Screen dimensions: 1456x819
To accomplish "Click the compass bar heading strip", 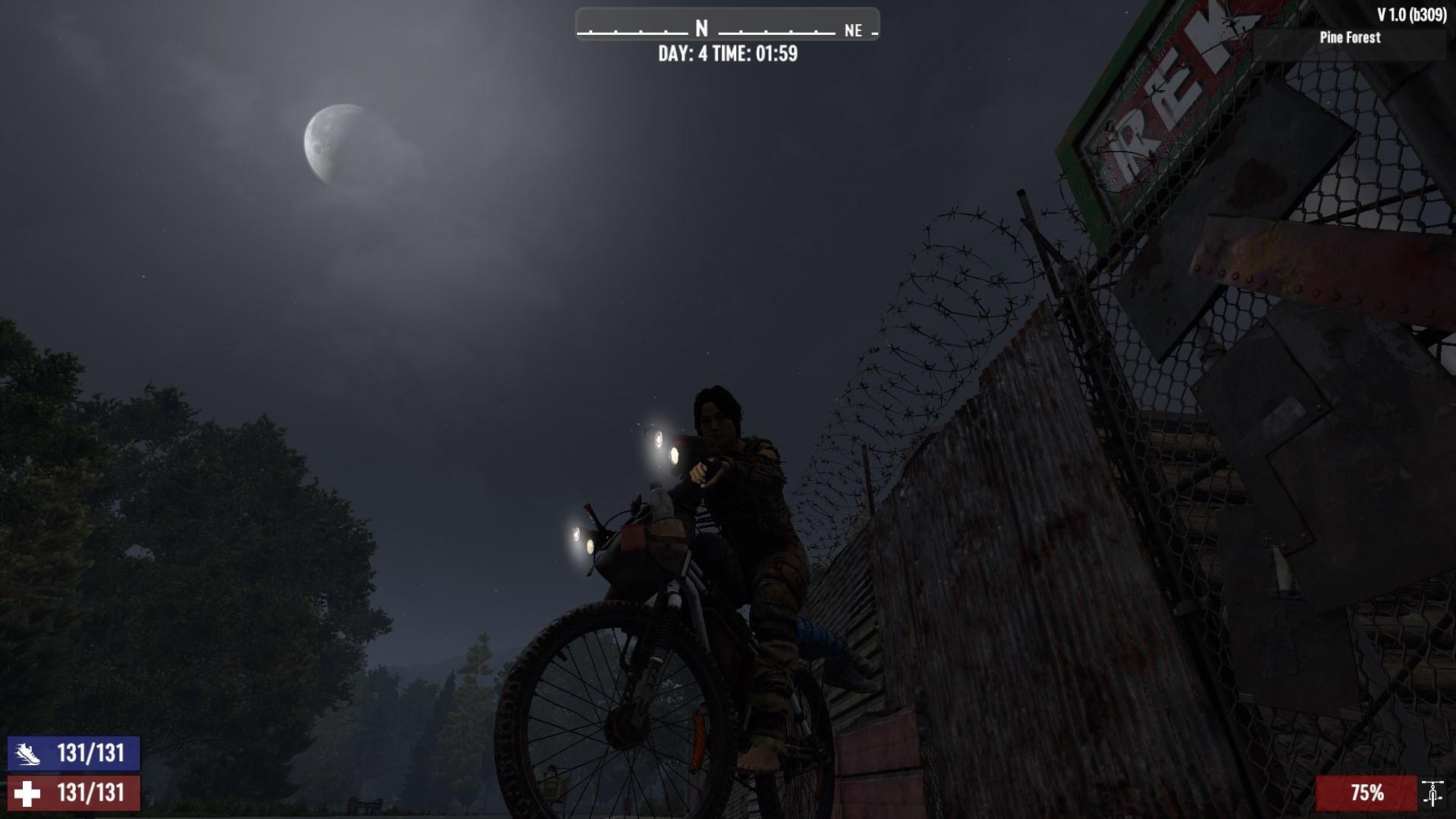I will tap(727, 25).
